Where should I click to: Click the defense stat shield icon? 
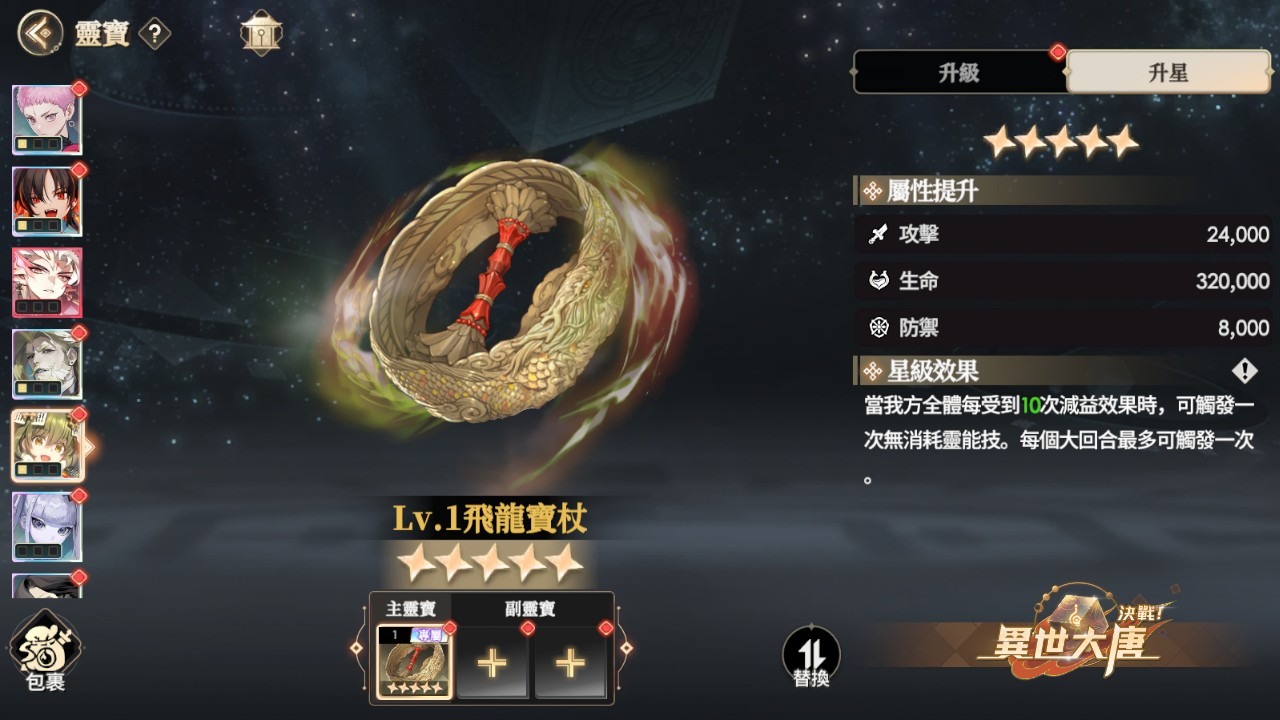880,328
